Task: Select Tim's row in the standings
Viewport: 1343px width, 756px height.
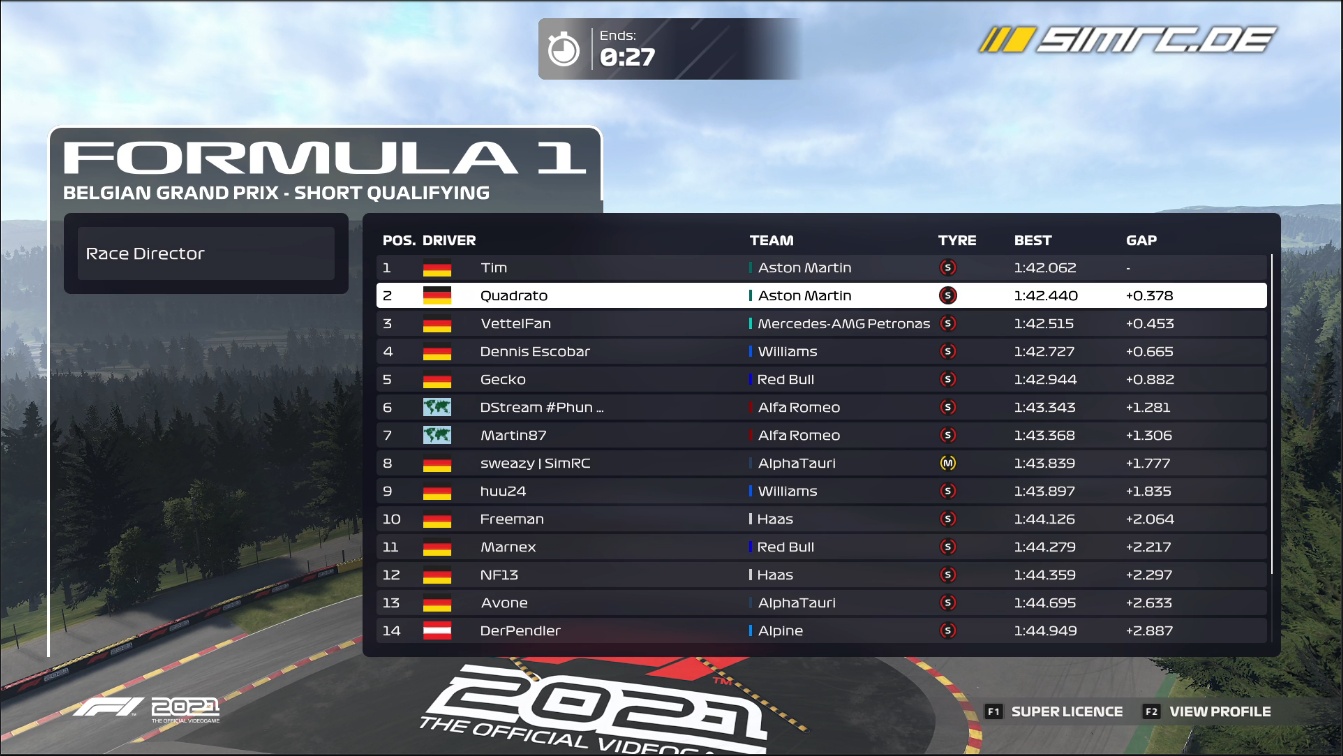Action: point(821,268)
